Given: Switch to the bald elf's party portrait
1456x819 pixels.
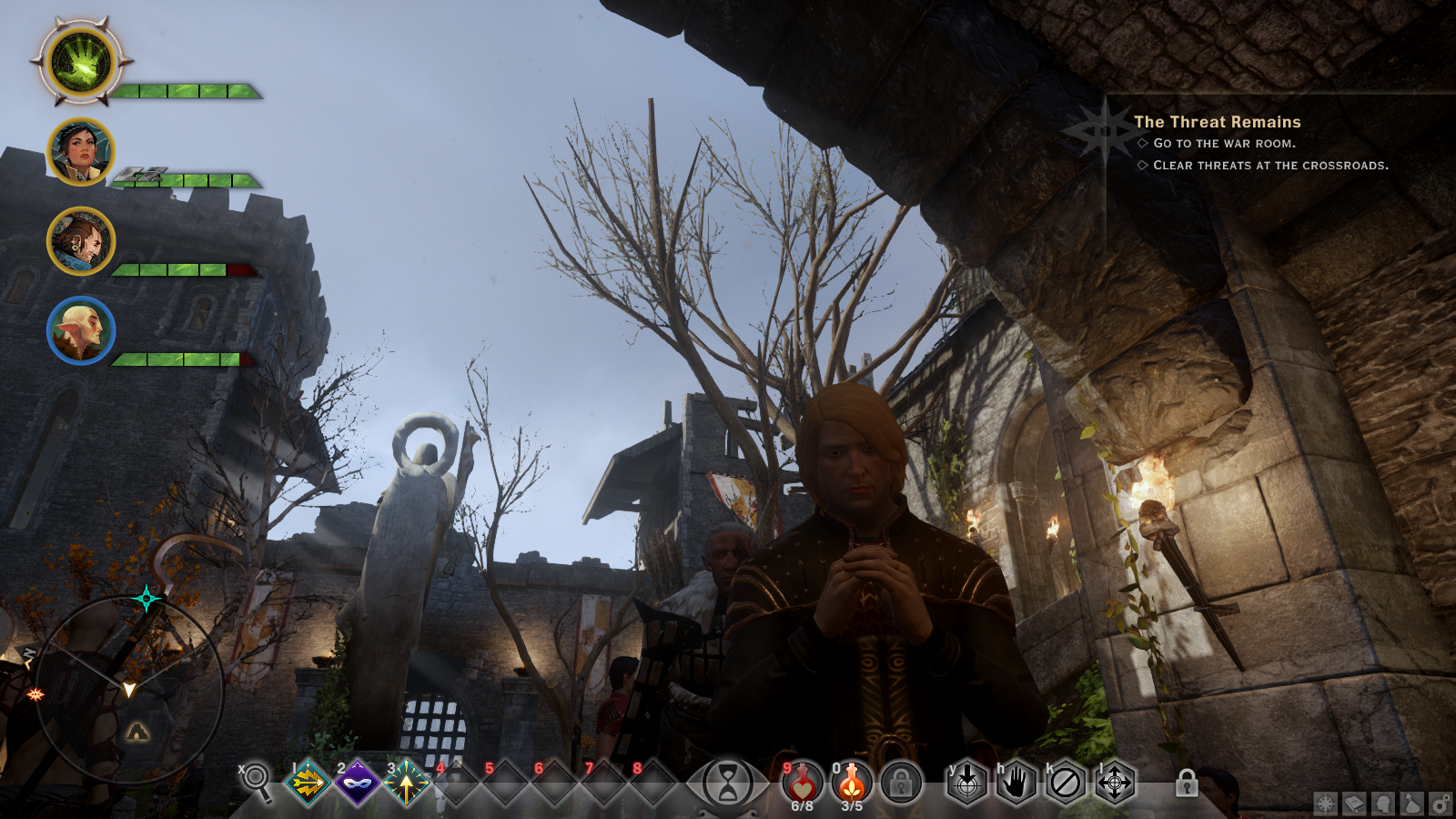Looking at the screenshot, I should [x=81, y=330].
